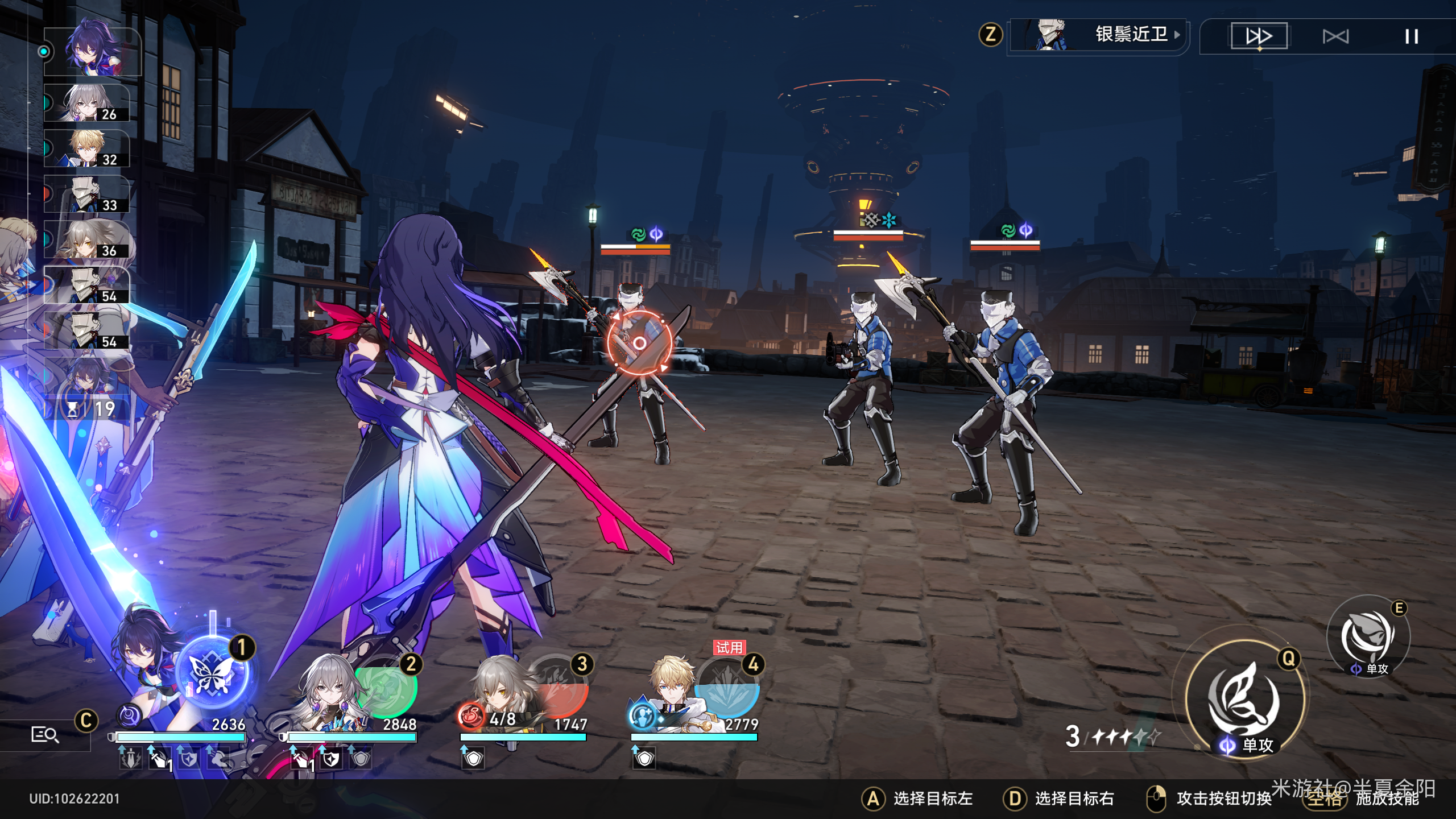Activate the trial blond character's blue ultimate

[x=728, y=691]
